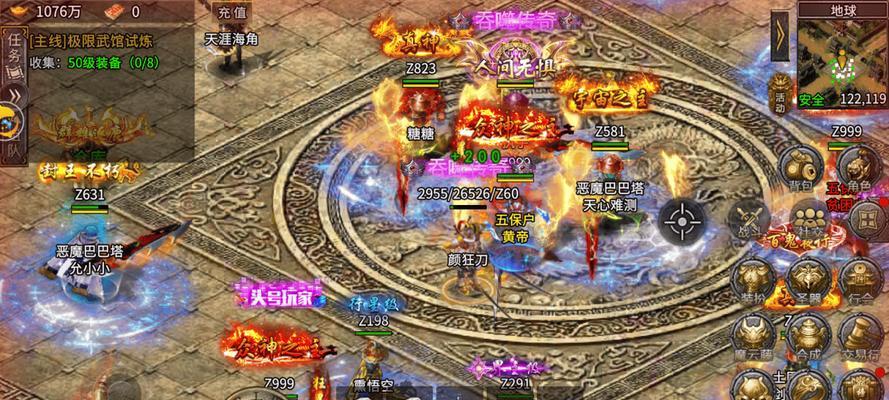Tap the crosshair target button
Image resolution: width=889 pixels, height=400 pixels.
tap(683, 220)
